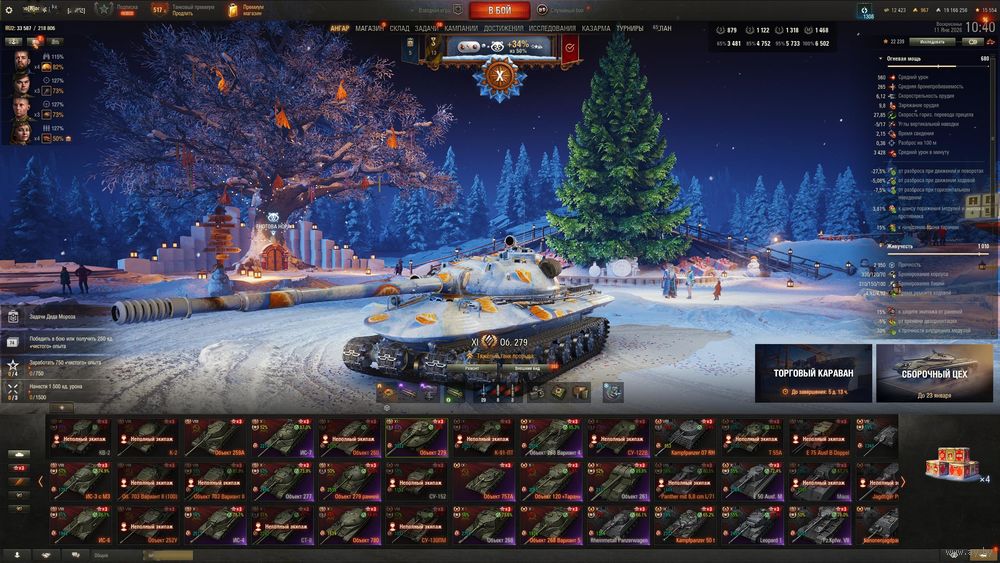1000x563 pixels.
Task: Select the Объект 252У tank card
Action: [149, 526]
